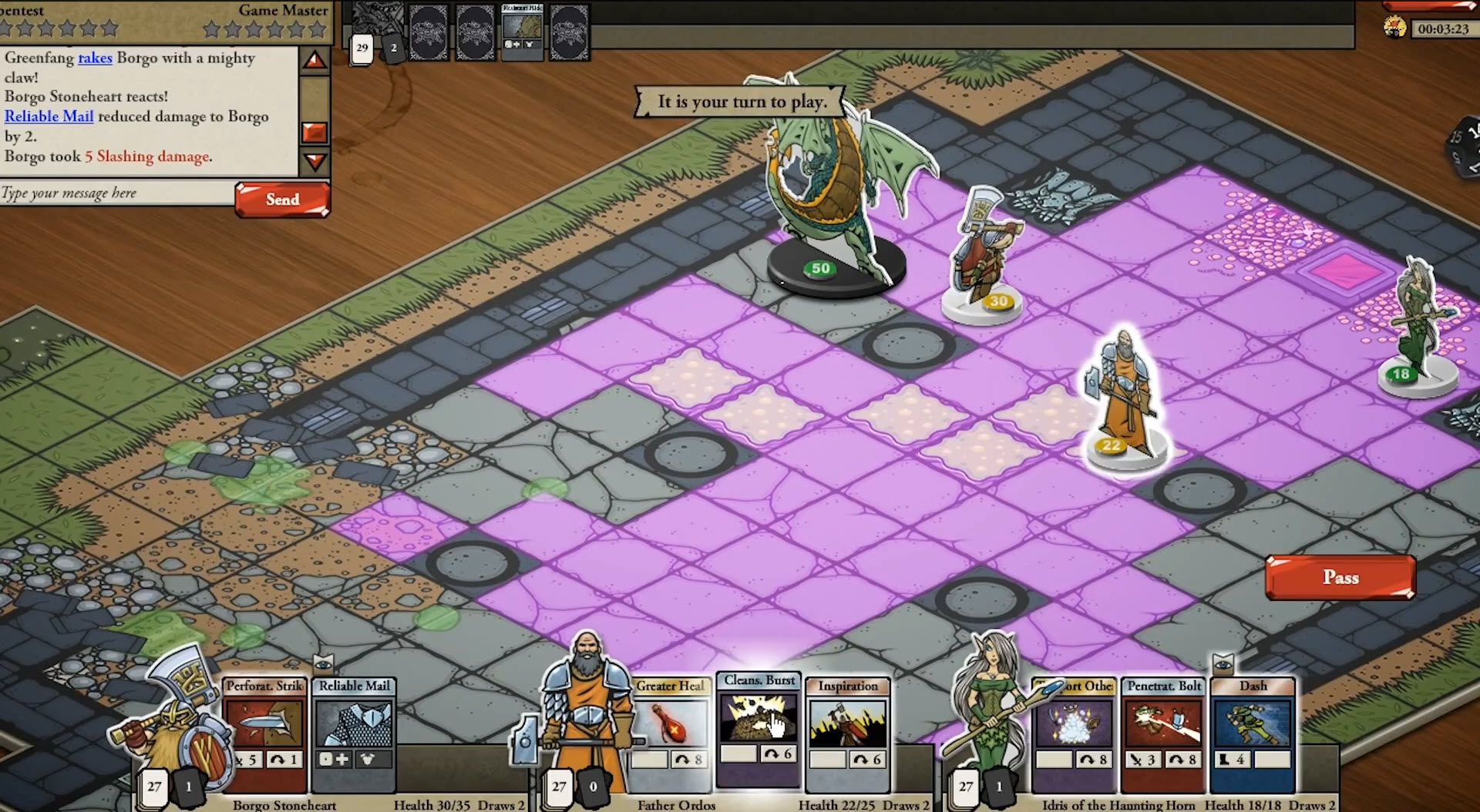End the turn with the Pass button
The height and width of the screenshot is (812, 1480).
pos(1340,577)
